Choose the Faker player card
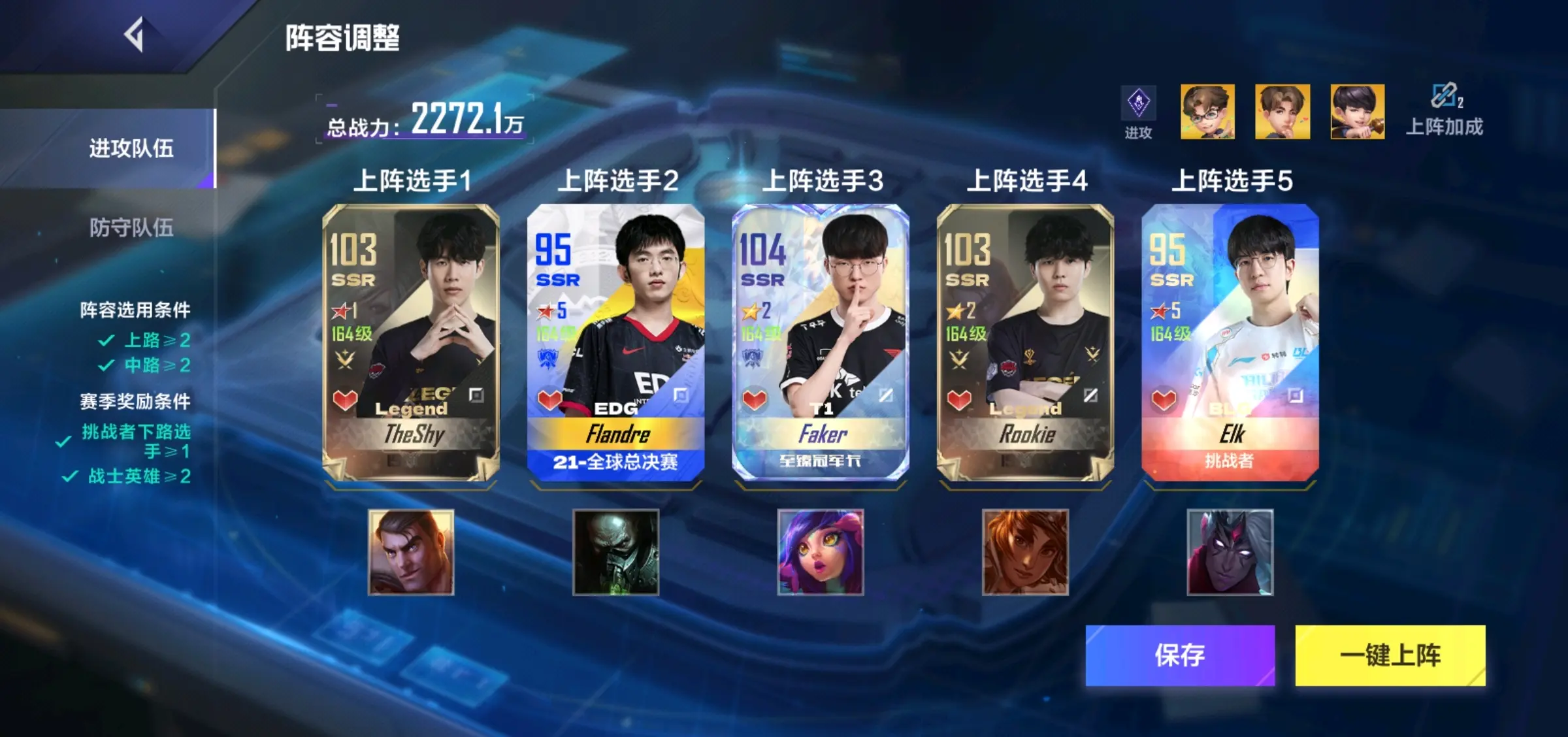 [x=820, y=342]
